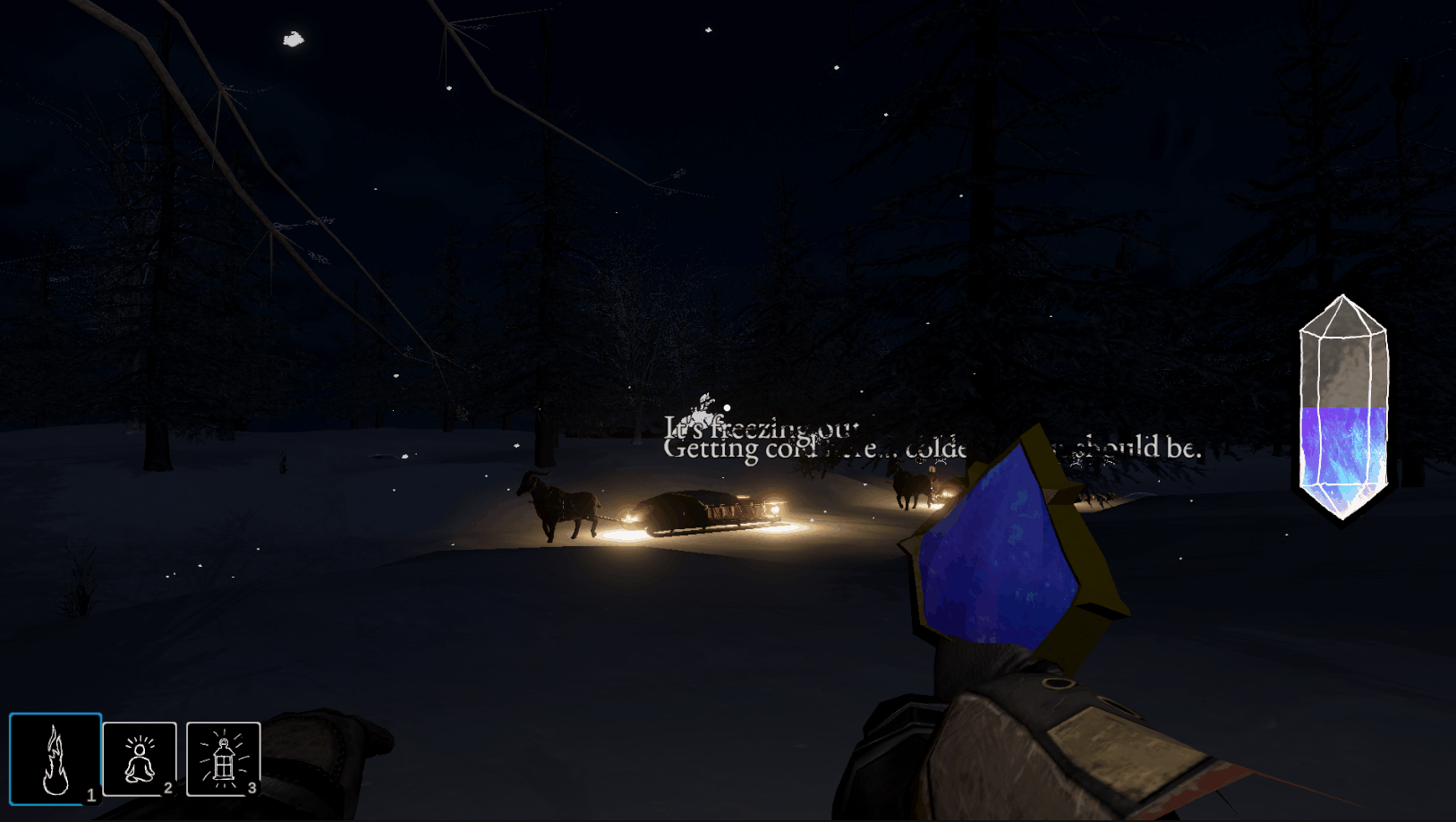The image size is (1456, 822).
Task: Toggle the highlighted flame hotbar slot off
Action: 55,759
